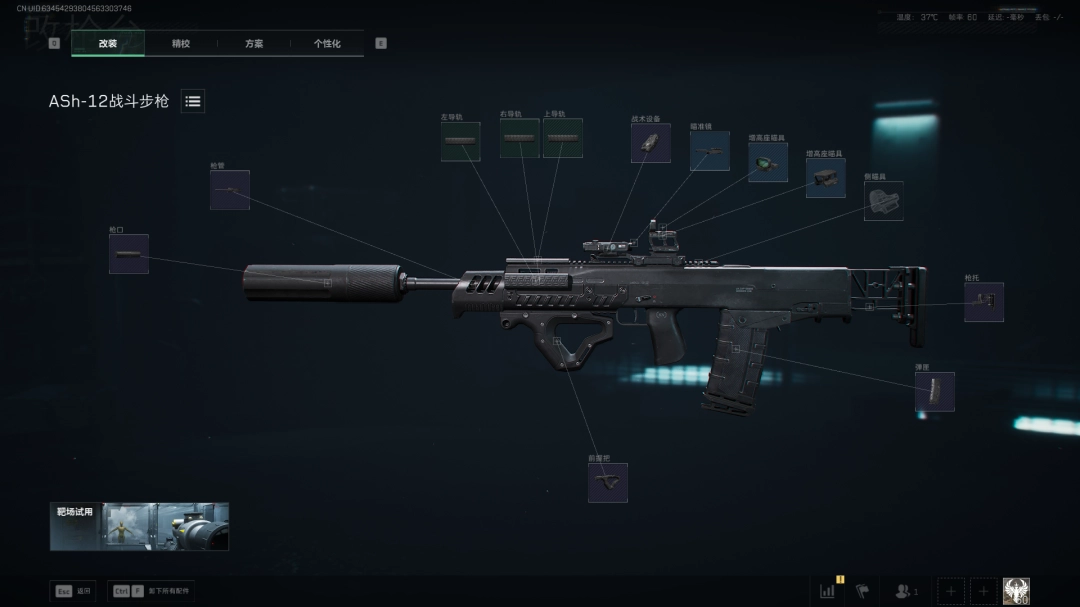Select the 枪口 muzzle attachment slot
Viewport: 1080px width, 607px height.
tap(129, 254)
